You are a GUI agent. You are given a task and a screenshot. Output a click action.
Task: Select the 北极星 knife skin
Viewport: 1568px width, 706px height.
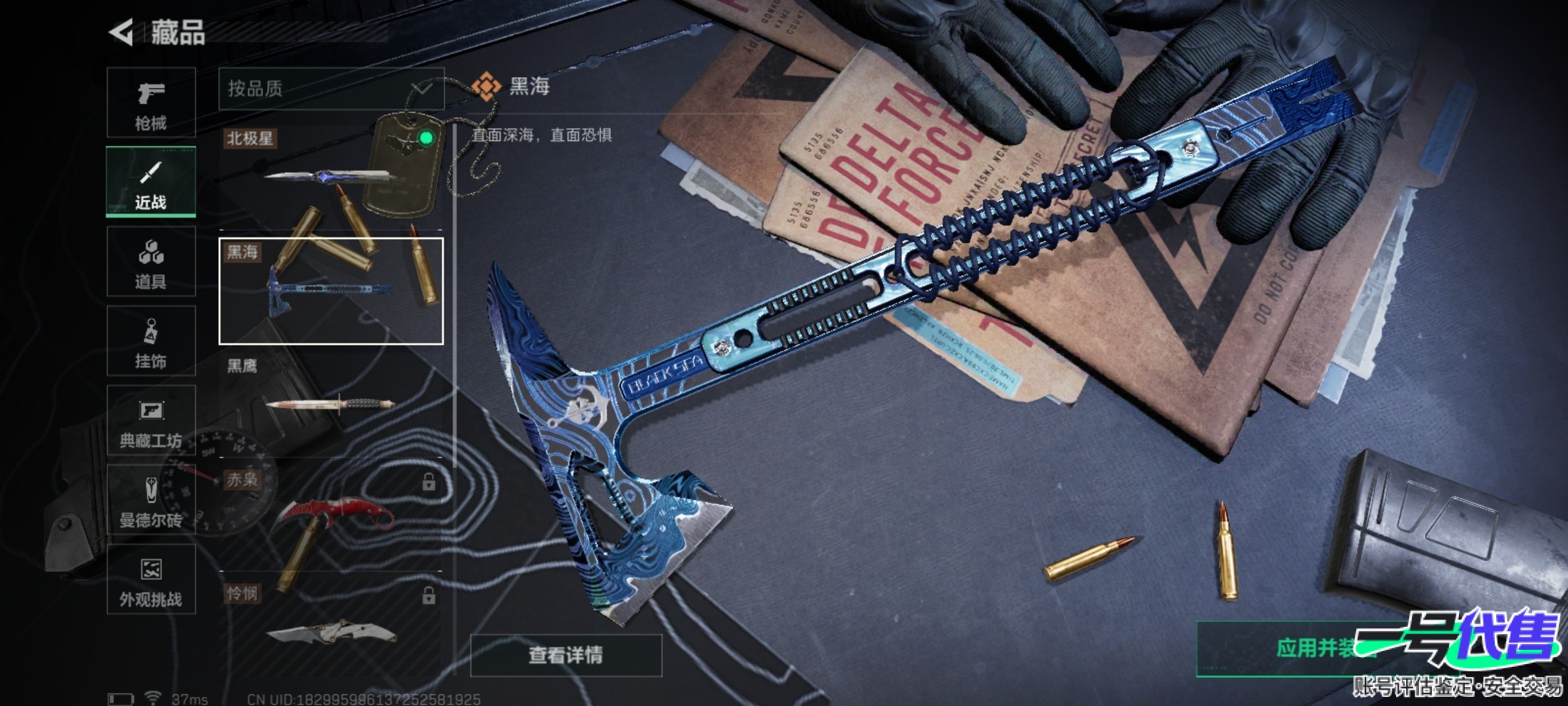(331, 175)
